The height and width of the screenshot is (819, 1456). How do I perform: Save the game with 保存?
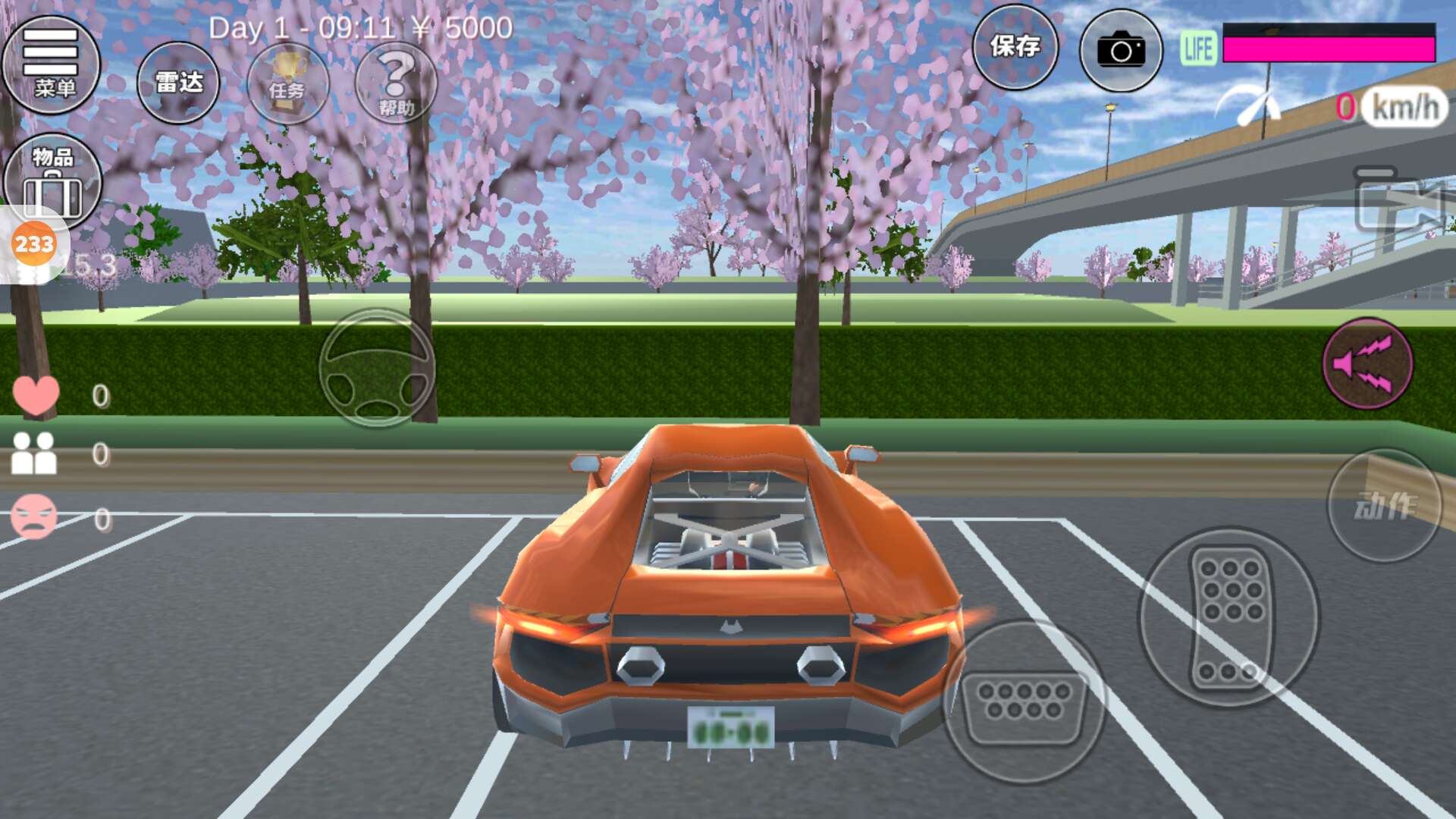pos(1015,47)
